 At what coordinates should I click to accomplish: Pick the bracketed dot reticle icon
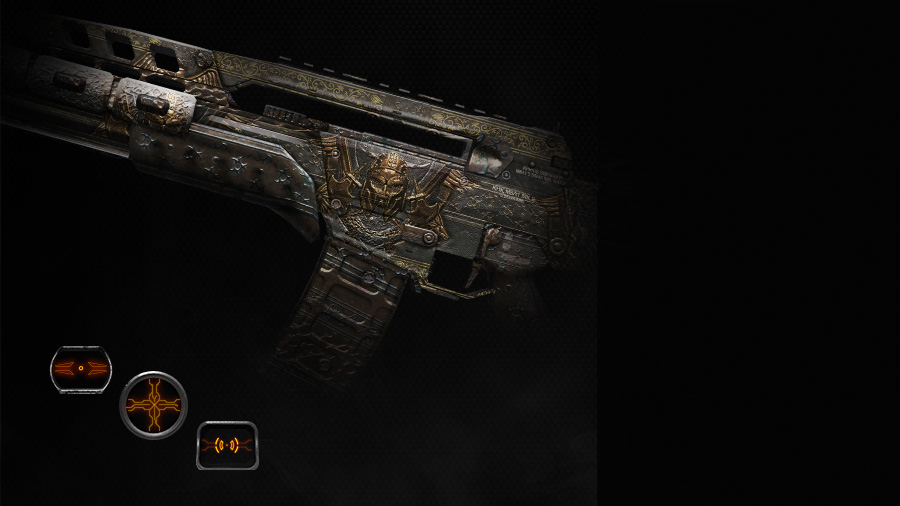(x=227, y=445)
